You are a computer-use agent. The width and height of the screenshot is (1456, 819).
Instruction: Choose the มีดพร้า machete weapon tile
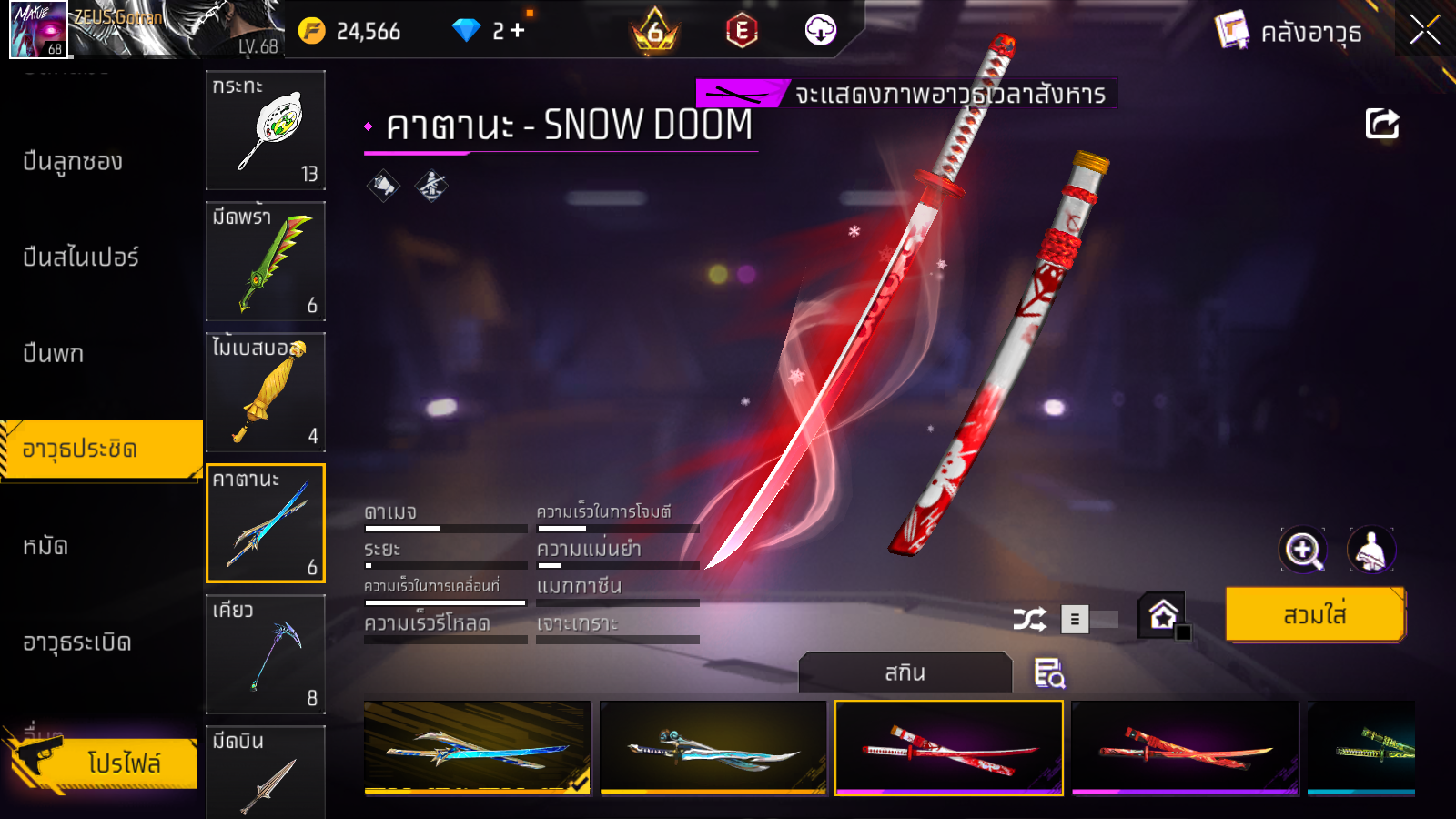coord(266,261)
